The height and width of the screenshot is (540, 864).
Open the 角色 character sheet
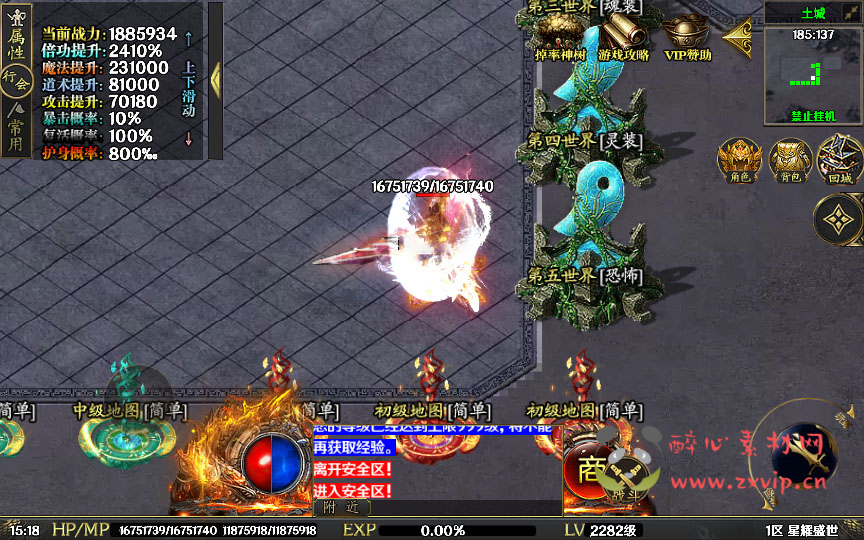coord(740,158)
